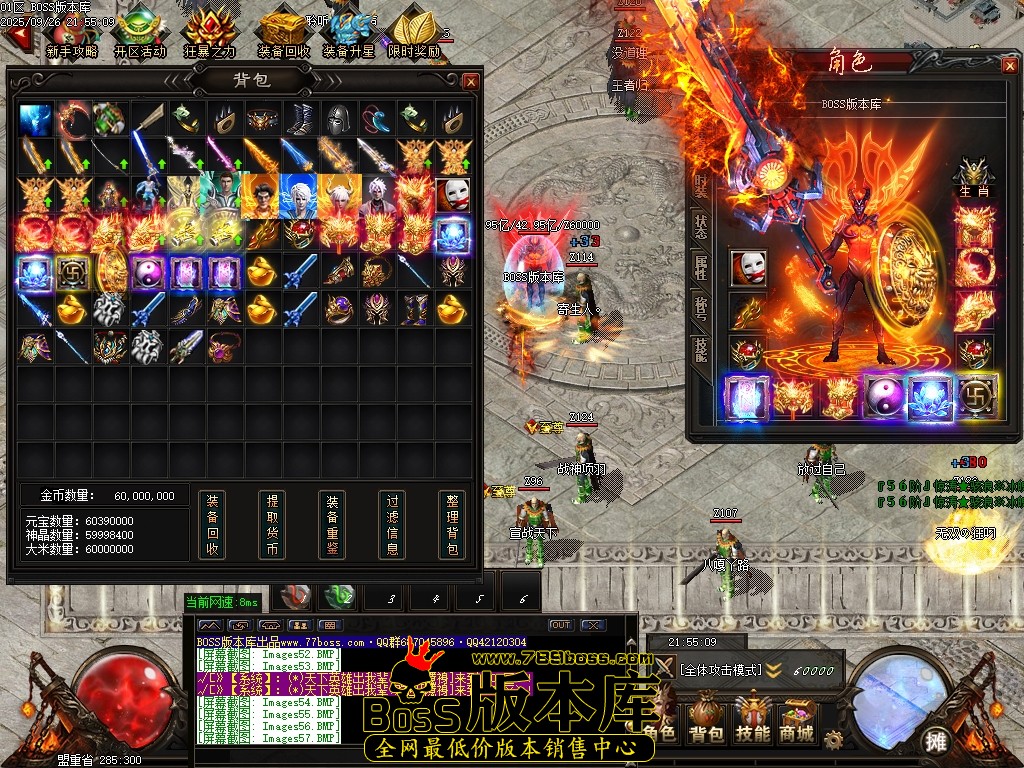Click the 装备回收 button in the backpack
The height and width of the screenshot is (768, 1024).
(211, 524)
